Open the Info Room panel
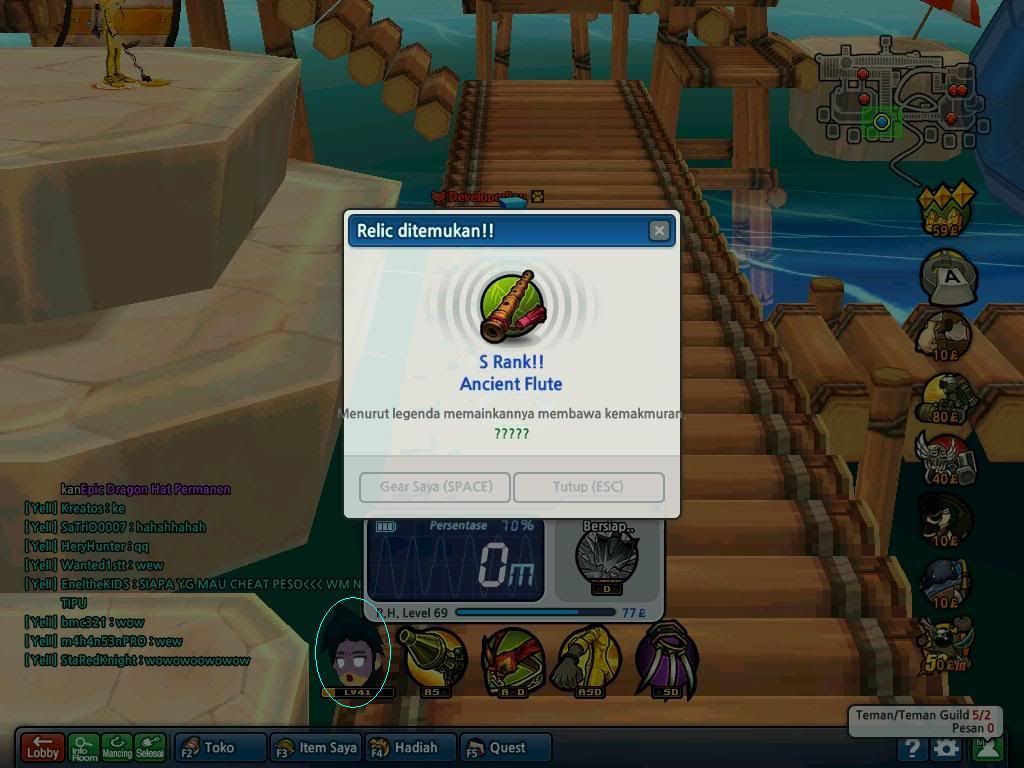The height and width of the screenshot is (768, 1024). (x=84, y=748)
